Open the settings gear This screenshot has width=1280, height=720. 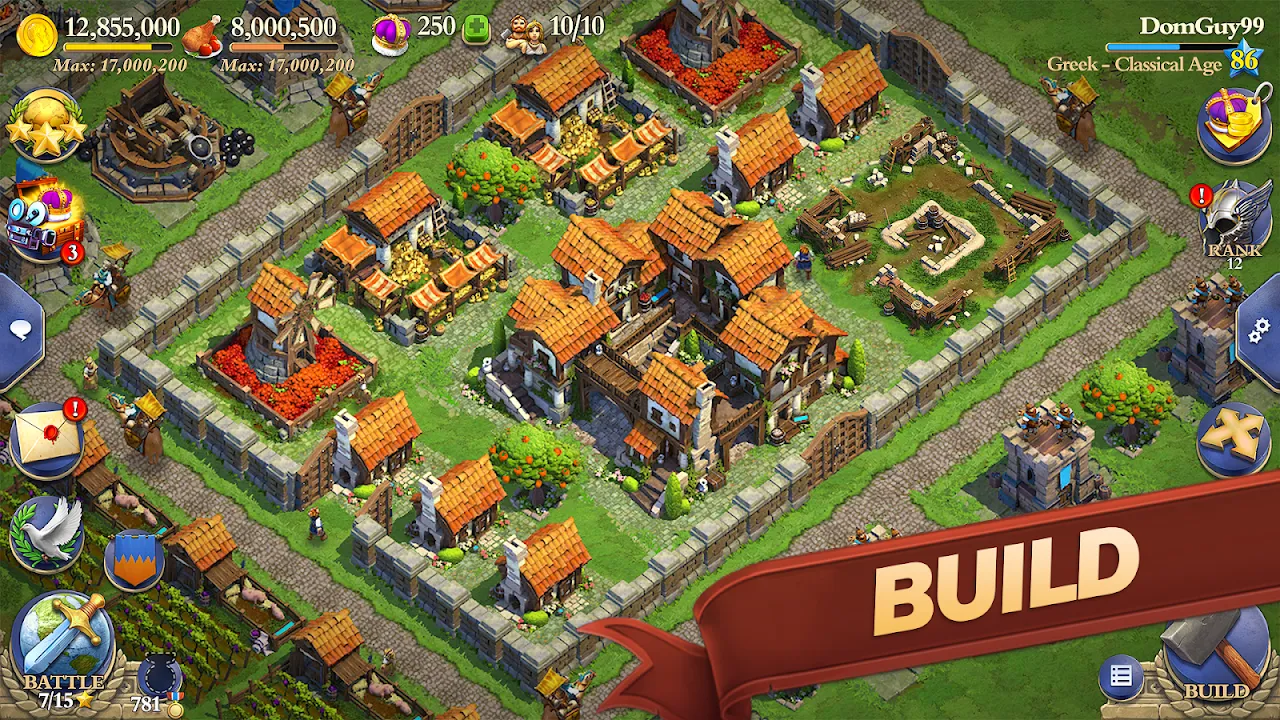(1257, 330)
